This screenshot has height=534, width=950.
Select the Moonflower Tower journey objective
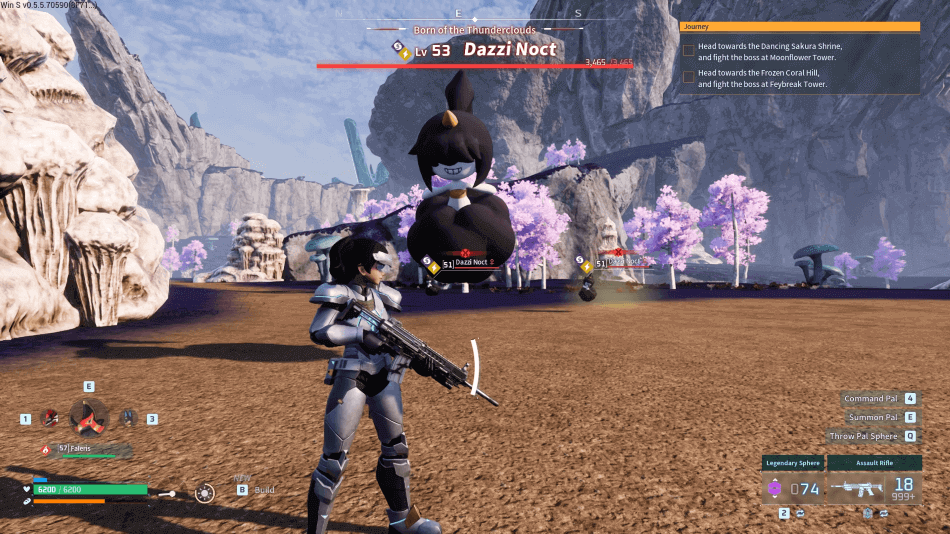tap(770, 51)
